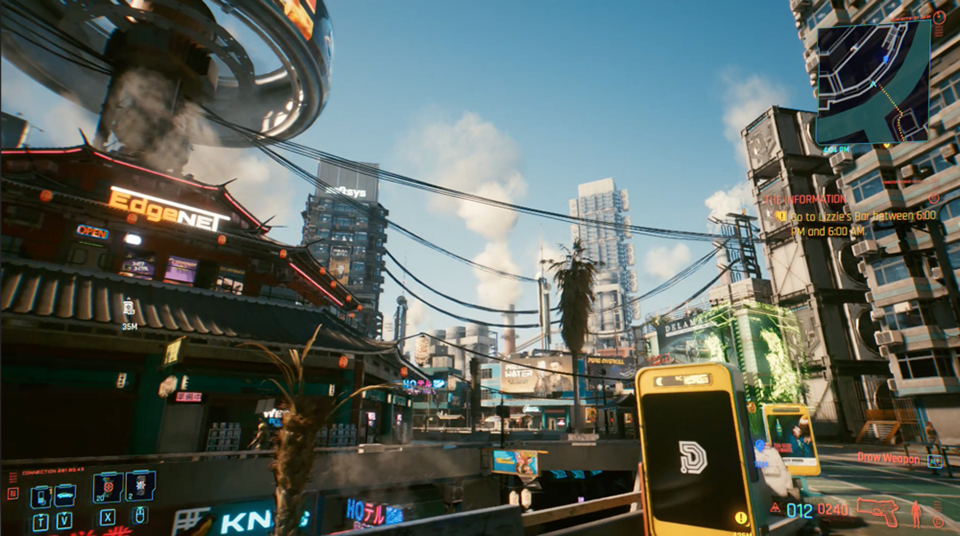Click the pistol weapon icon
Image resolution: width=960 pixels, height=536 pixels.
tap(876, 511)
